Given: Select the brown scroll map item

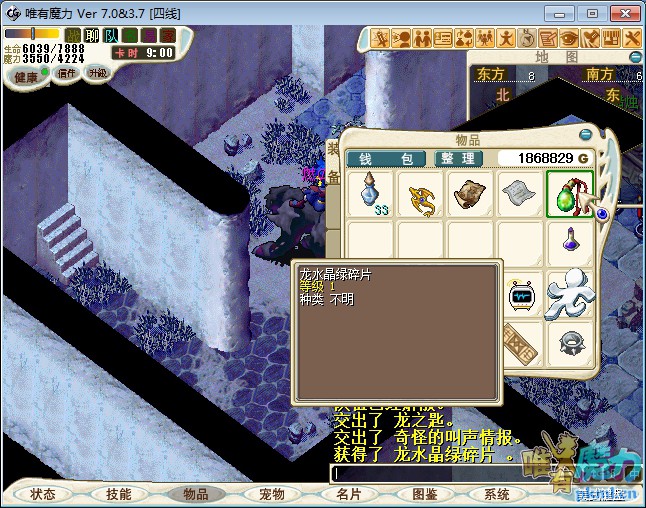Looking at the screenshot, I should coord(470,195).
